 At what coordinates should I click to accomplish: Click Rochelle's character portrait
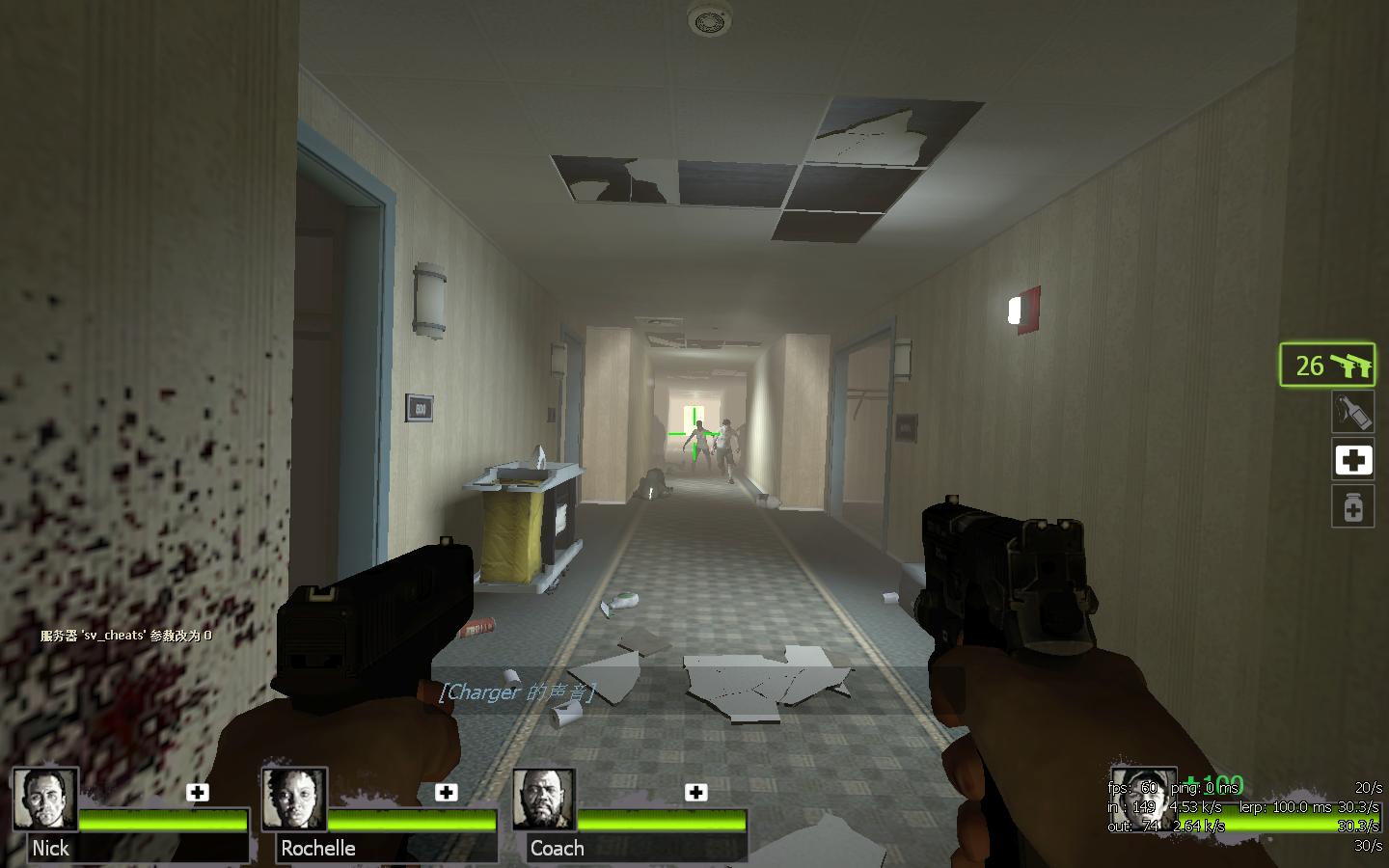(x=294, y=801)
